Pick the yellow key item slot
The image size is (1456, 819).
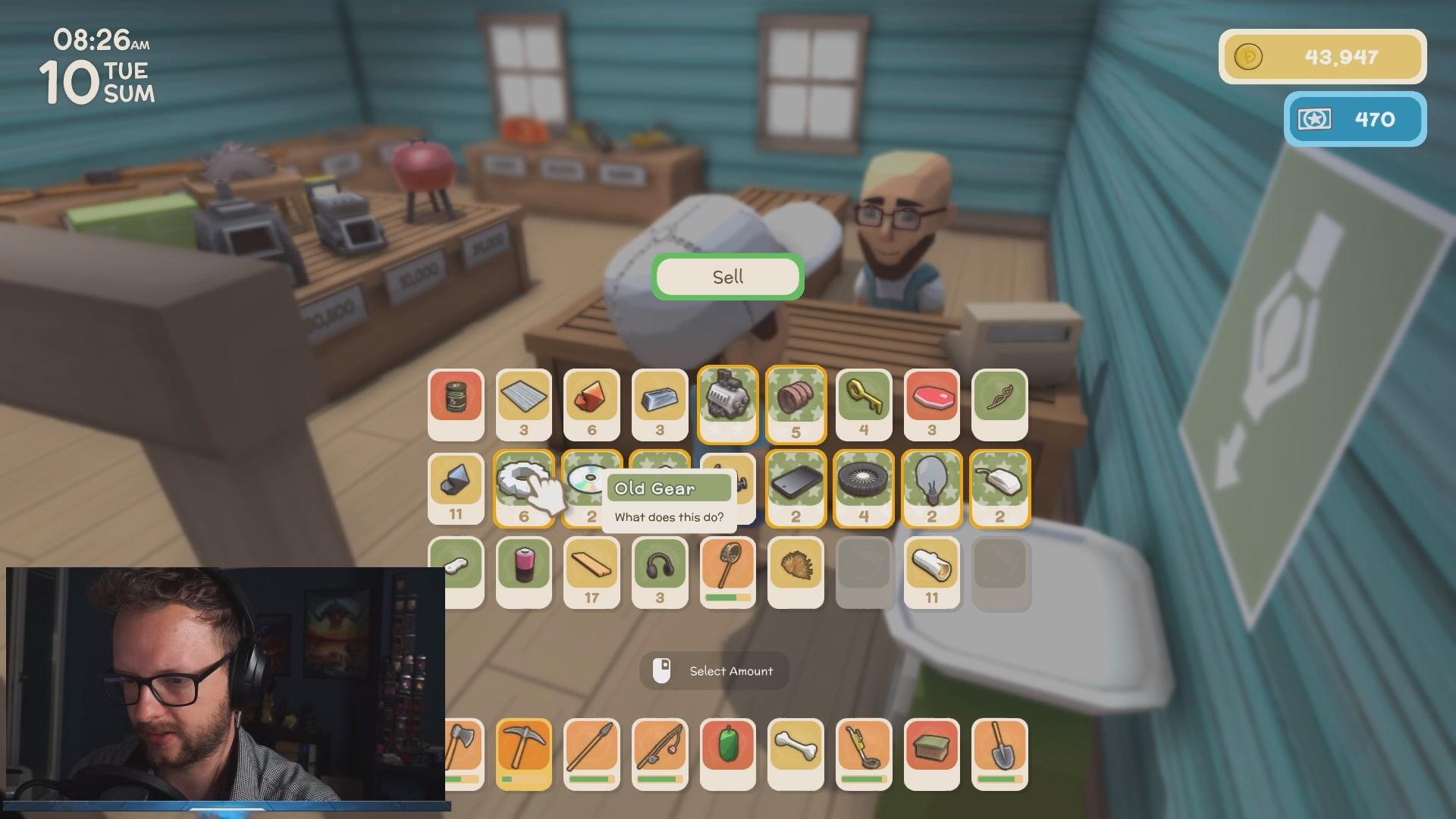click(x=864, y=403)
